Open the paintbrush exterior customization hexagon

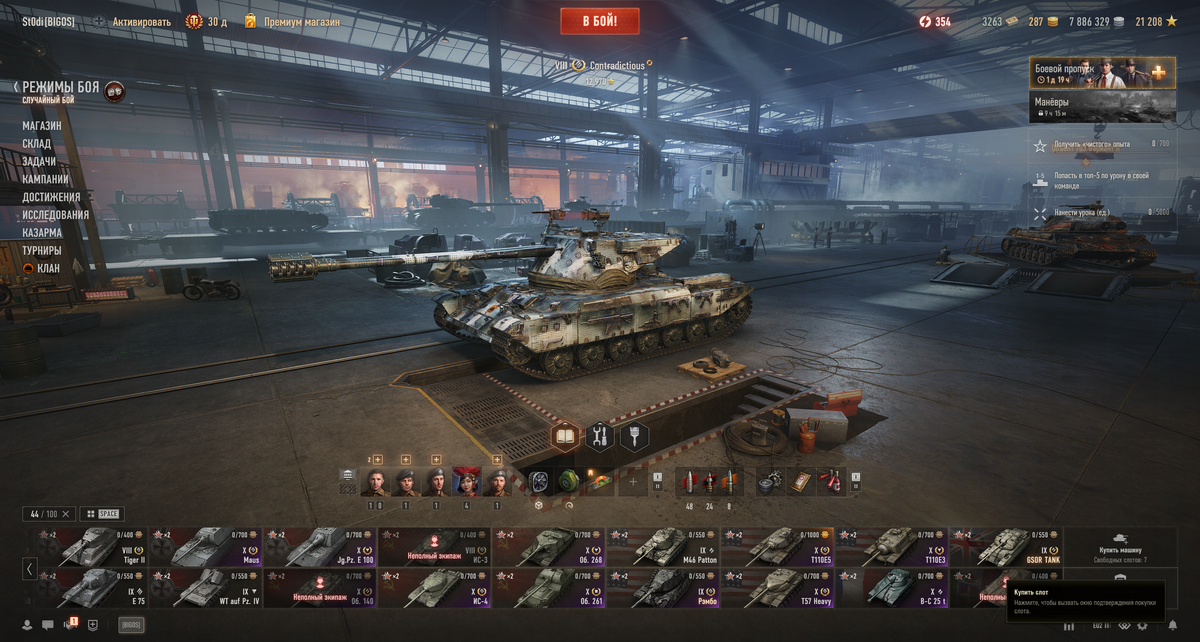(x=634, y=436)
